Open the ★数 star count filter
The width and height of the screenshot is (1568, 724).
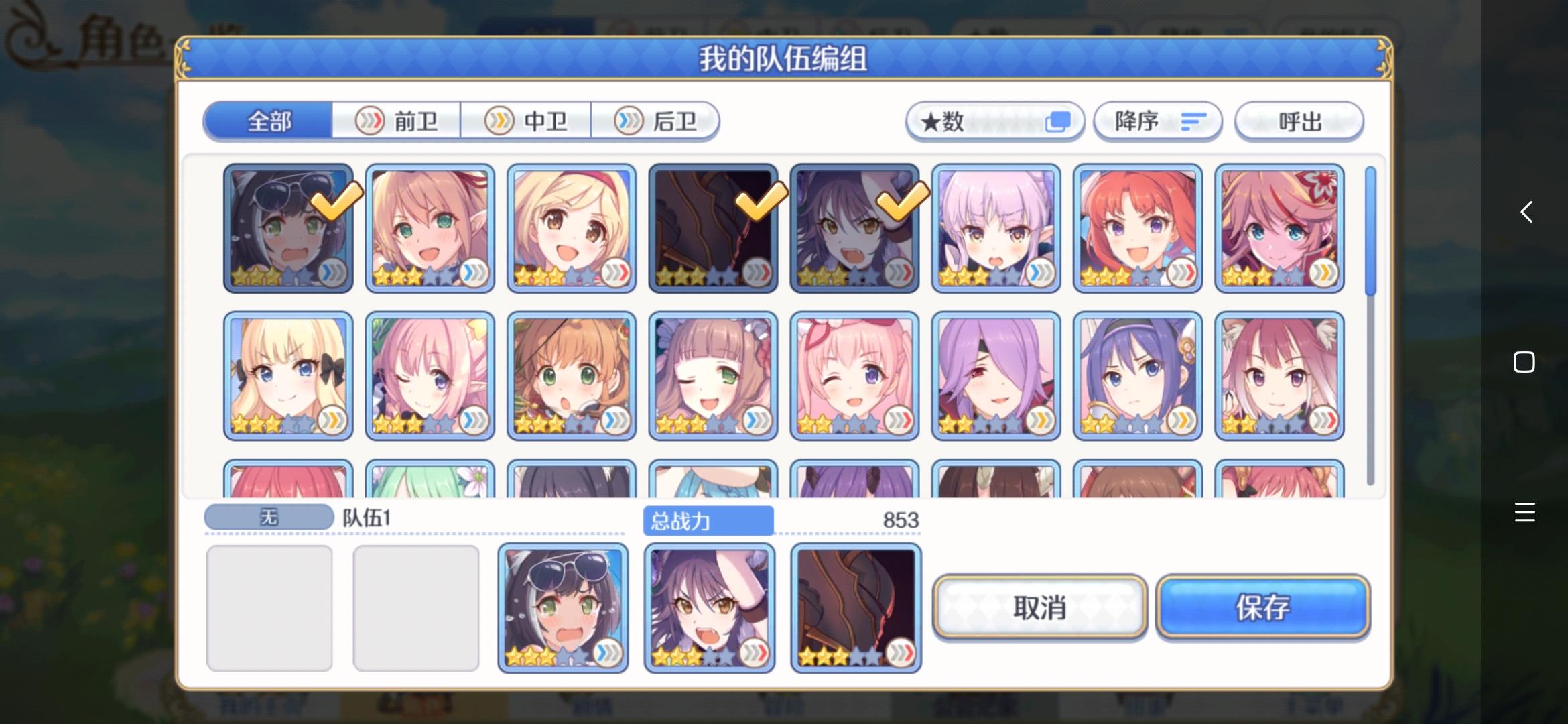pyautogui.click(x=994, y=121)
